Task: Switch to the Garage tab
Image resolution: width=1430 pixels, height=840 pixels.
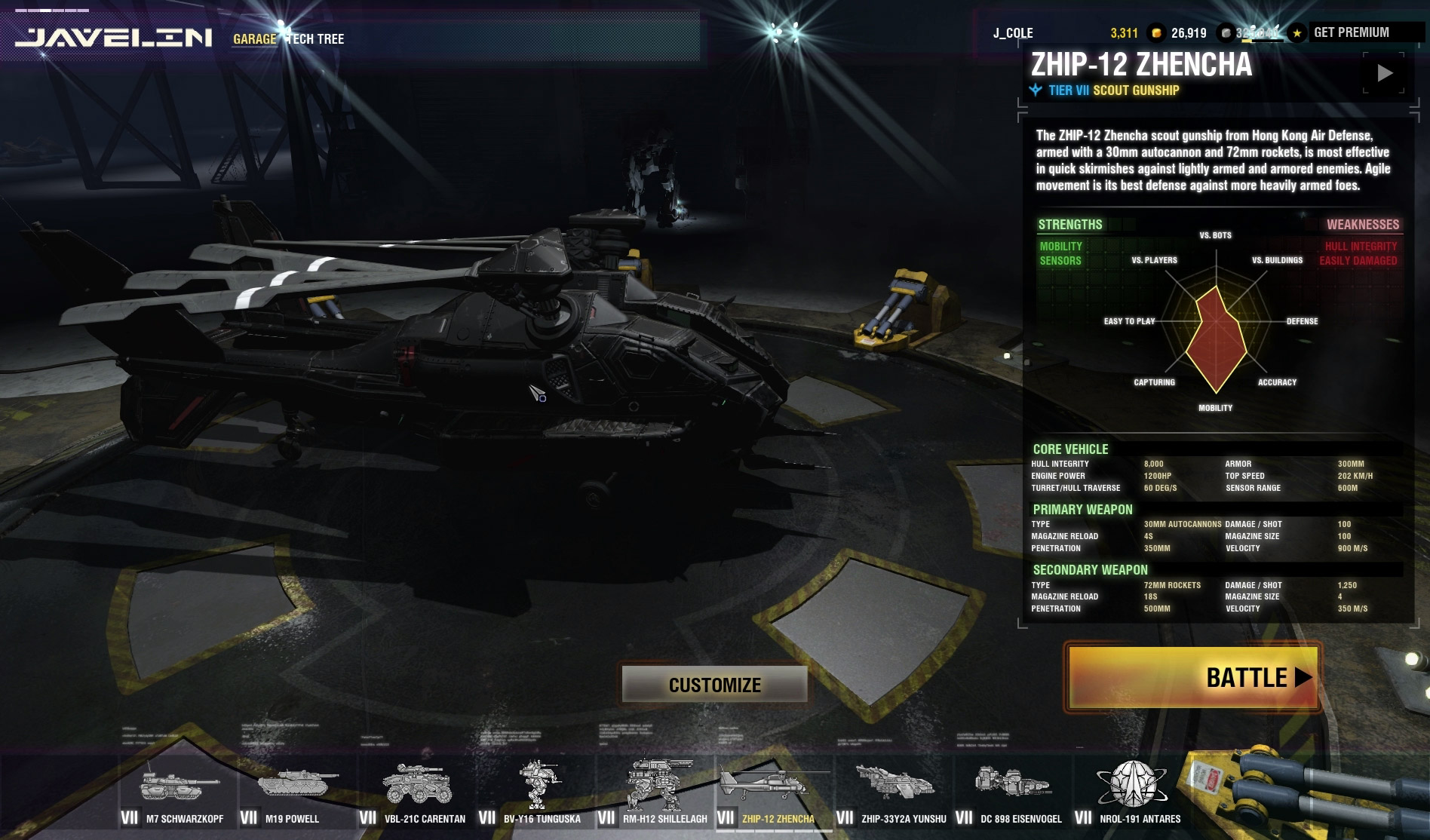Action: coord(254,38)
